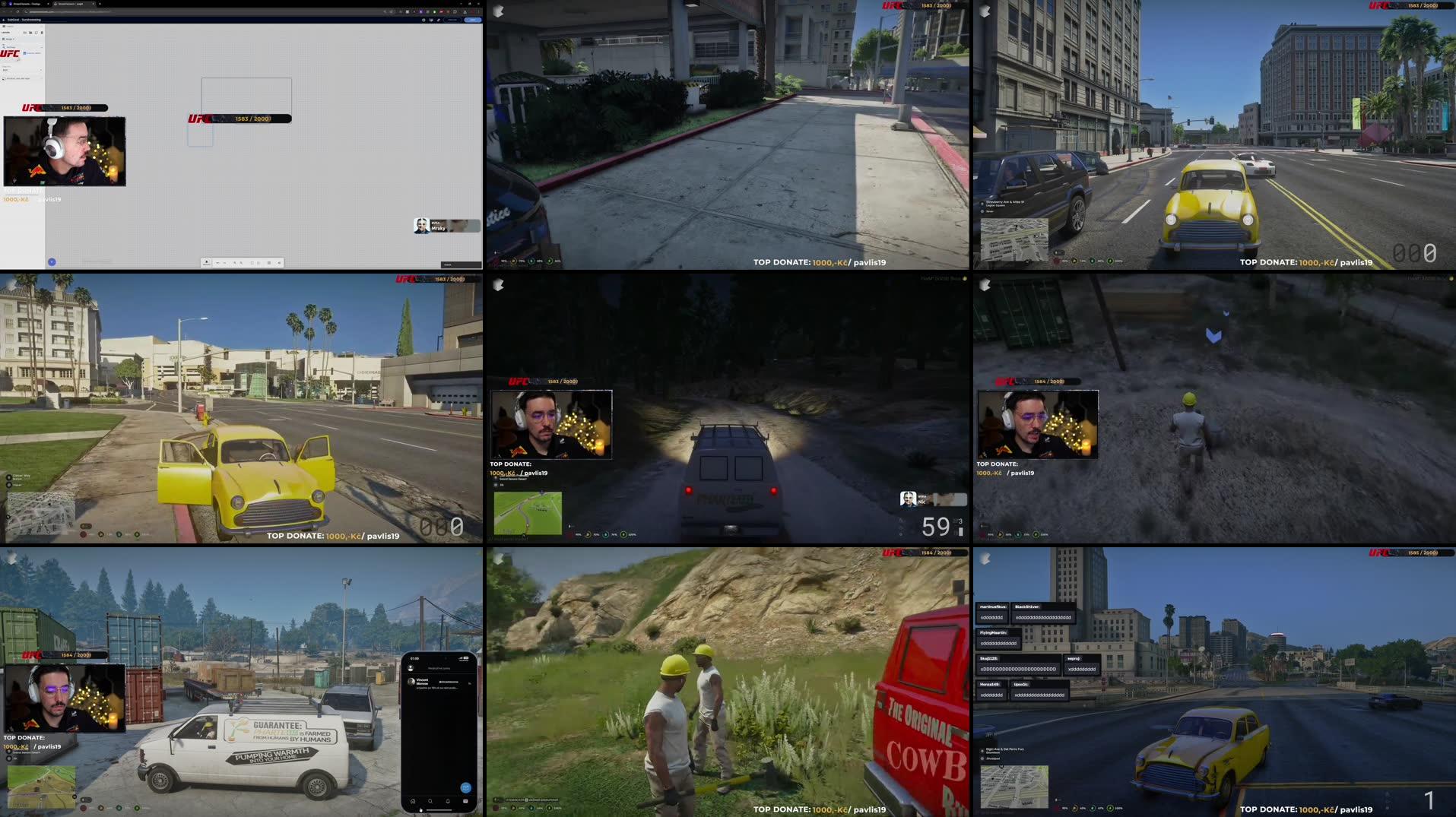Open the settings gear in the overlay editor header
1456x817 pixels.
pos(423,20)
